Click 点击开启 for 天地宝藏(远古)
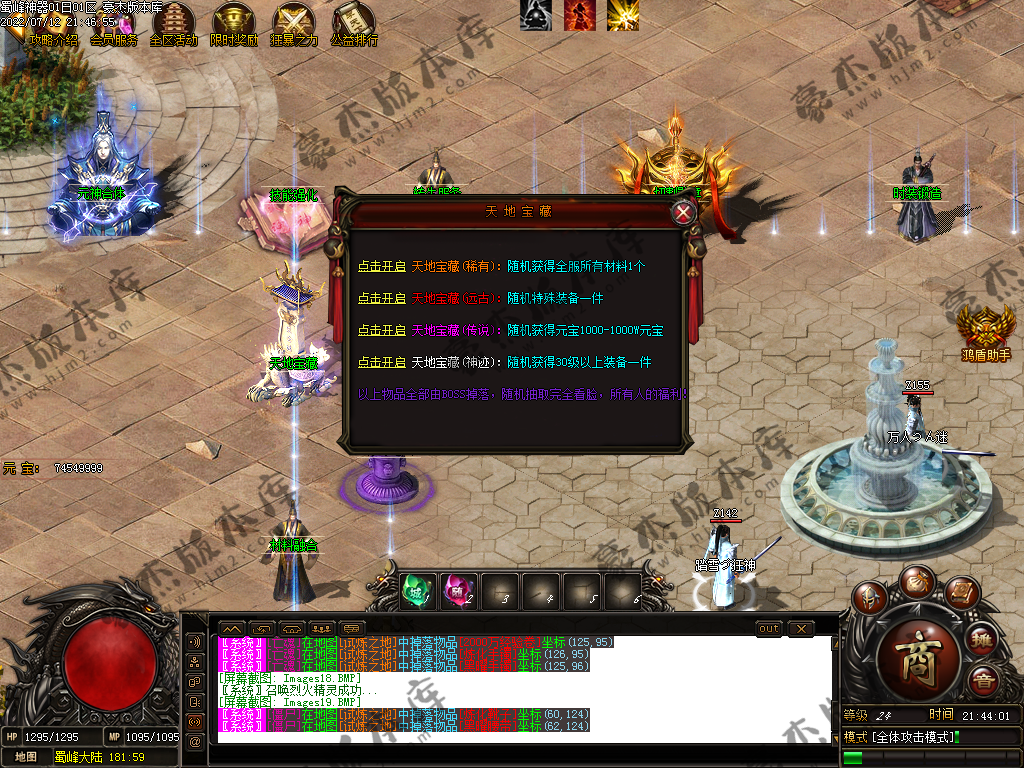1024x768 pixels. click(x=381, y=299)
